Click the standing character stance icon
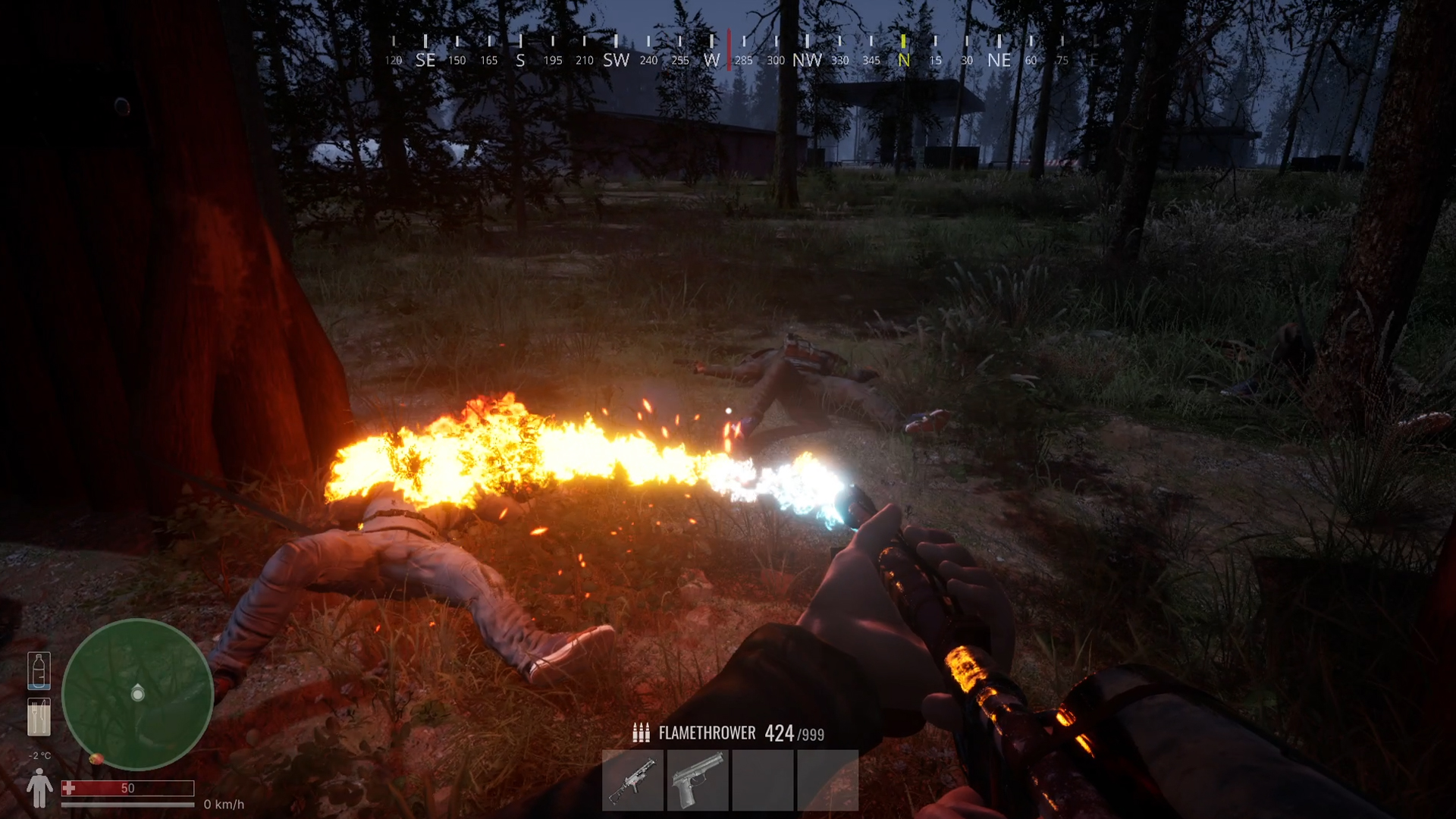Image resolution: width=1456 pixels, height=819 pixels. tap(39, 789)
